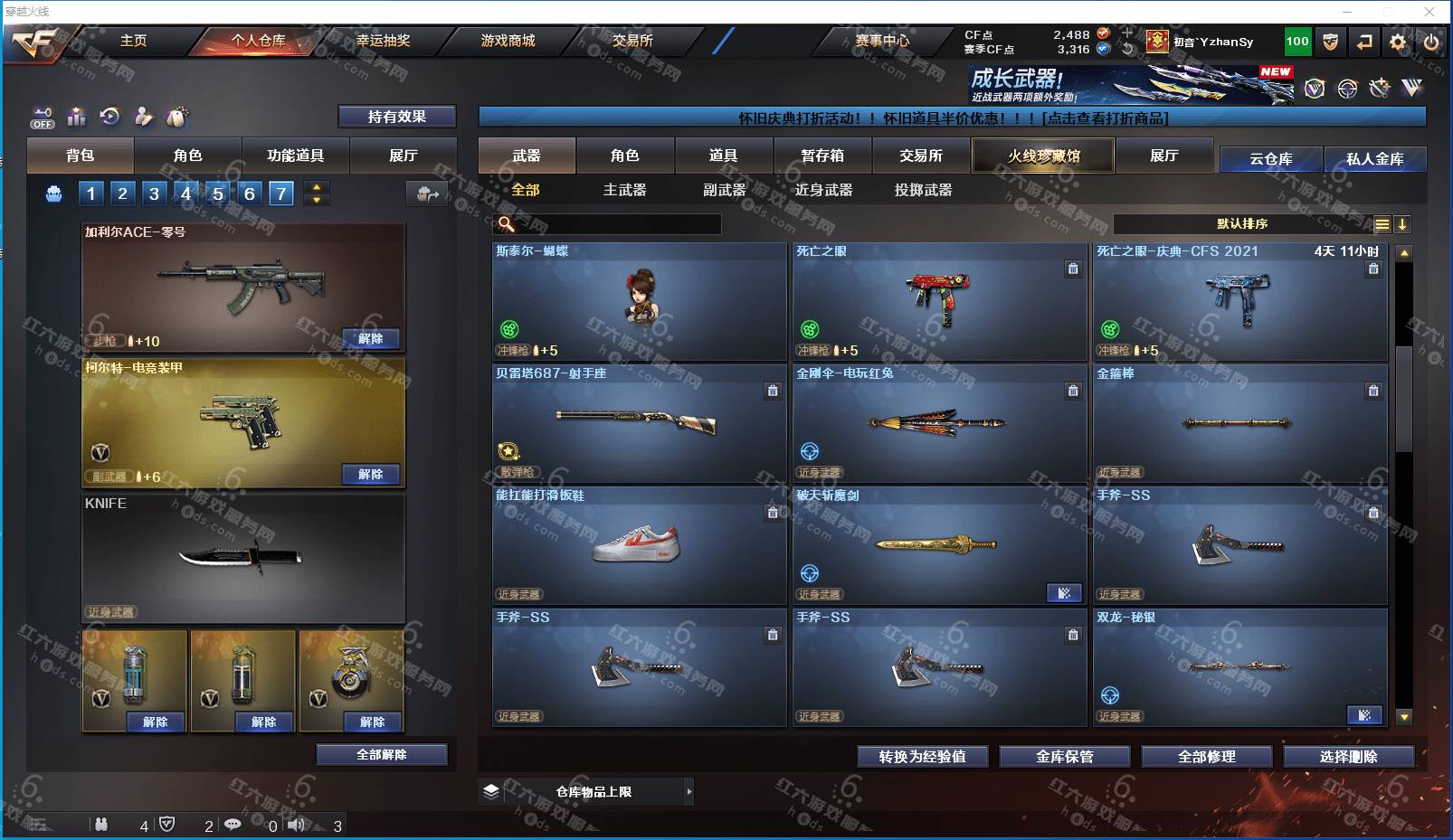This screenshot has height=840, width=1453.
Task: Pick the 能扛能打滑板鞋 sneaker item
Action: click(x=639, y=545)
